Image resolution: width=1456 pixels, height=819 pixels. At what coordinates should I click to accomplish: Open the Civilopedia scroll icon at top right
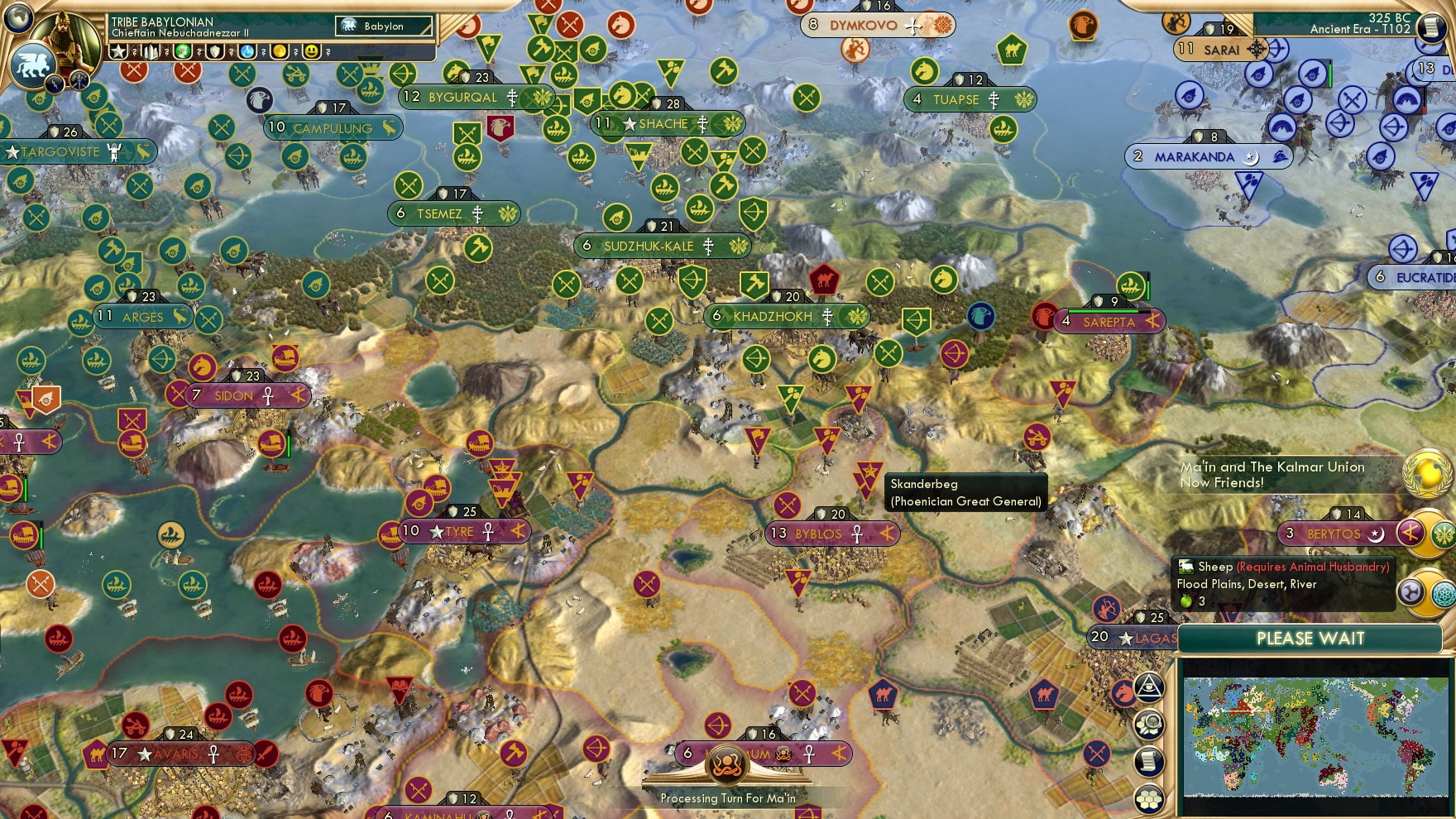[1432, 27]
